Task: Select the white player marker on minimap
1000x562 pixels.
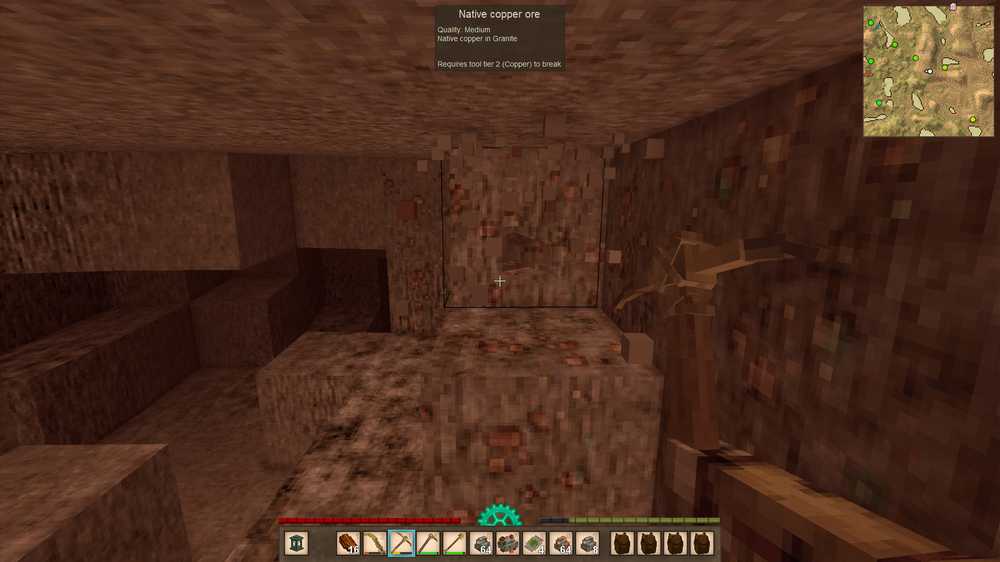Action: [929, 71]
